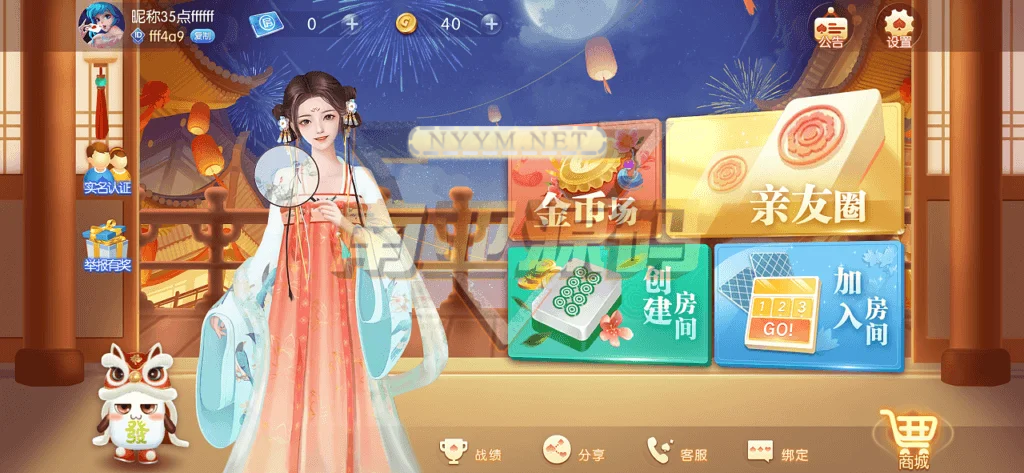
Task: Open the 设置 settings menu
Action: (x=898, y=26)
